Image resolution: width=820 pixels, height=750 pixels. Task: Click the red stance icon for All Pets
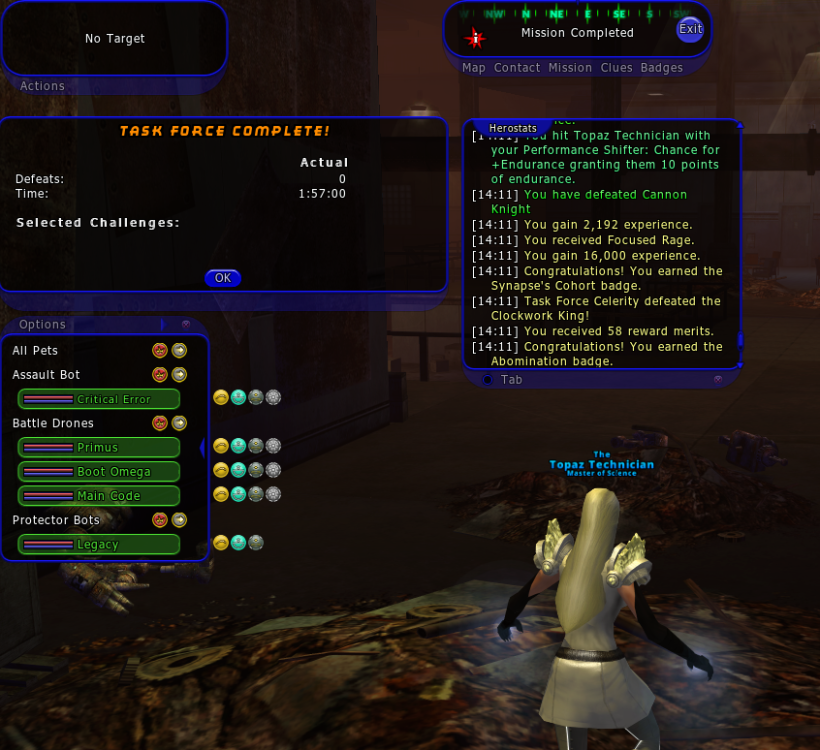tap(160, 350)
